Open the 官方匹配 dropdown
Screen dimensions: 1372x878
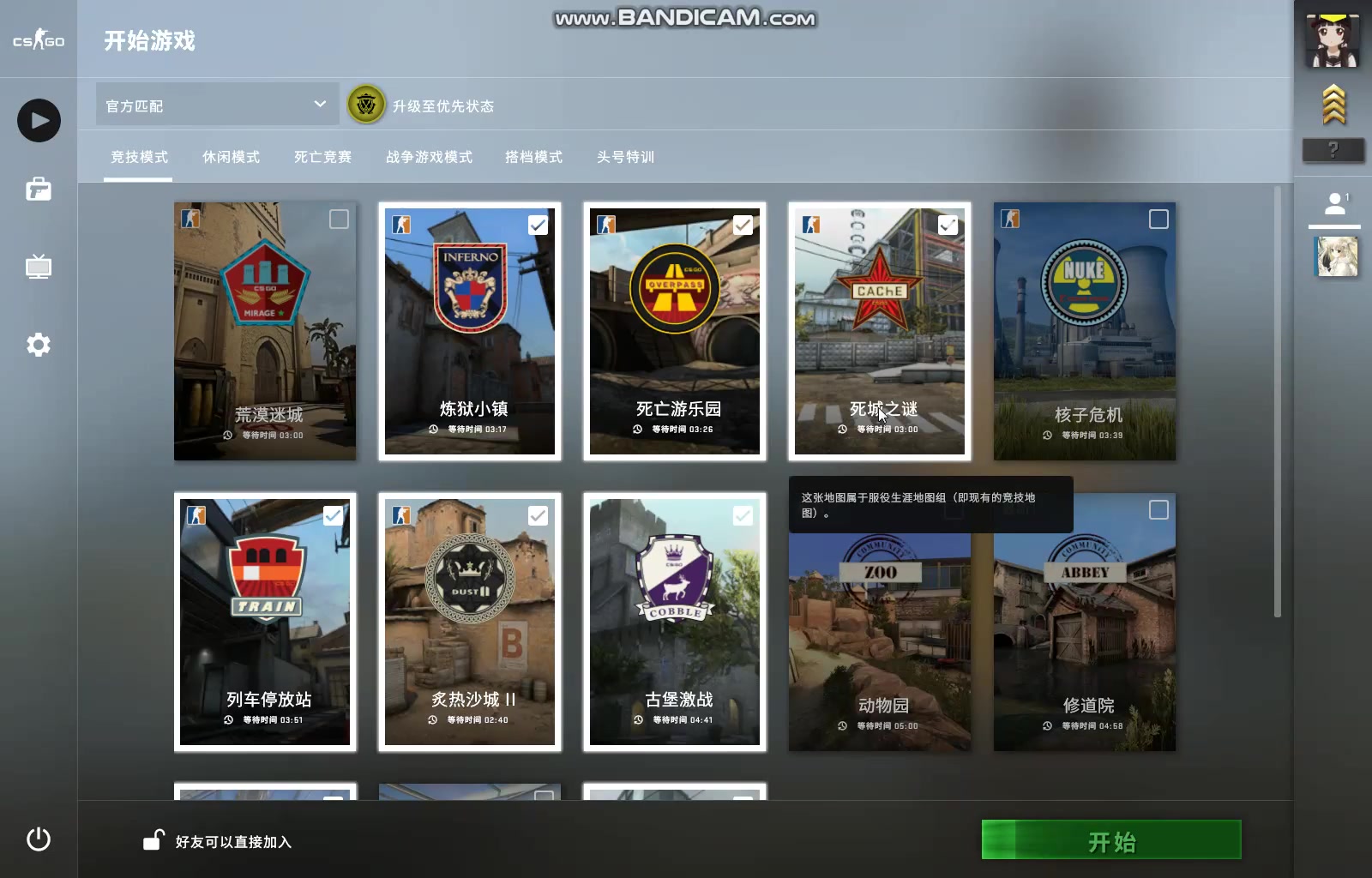[x=214, y=104]
